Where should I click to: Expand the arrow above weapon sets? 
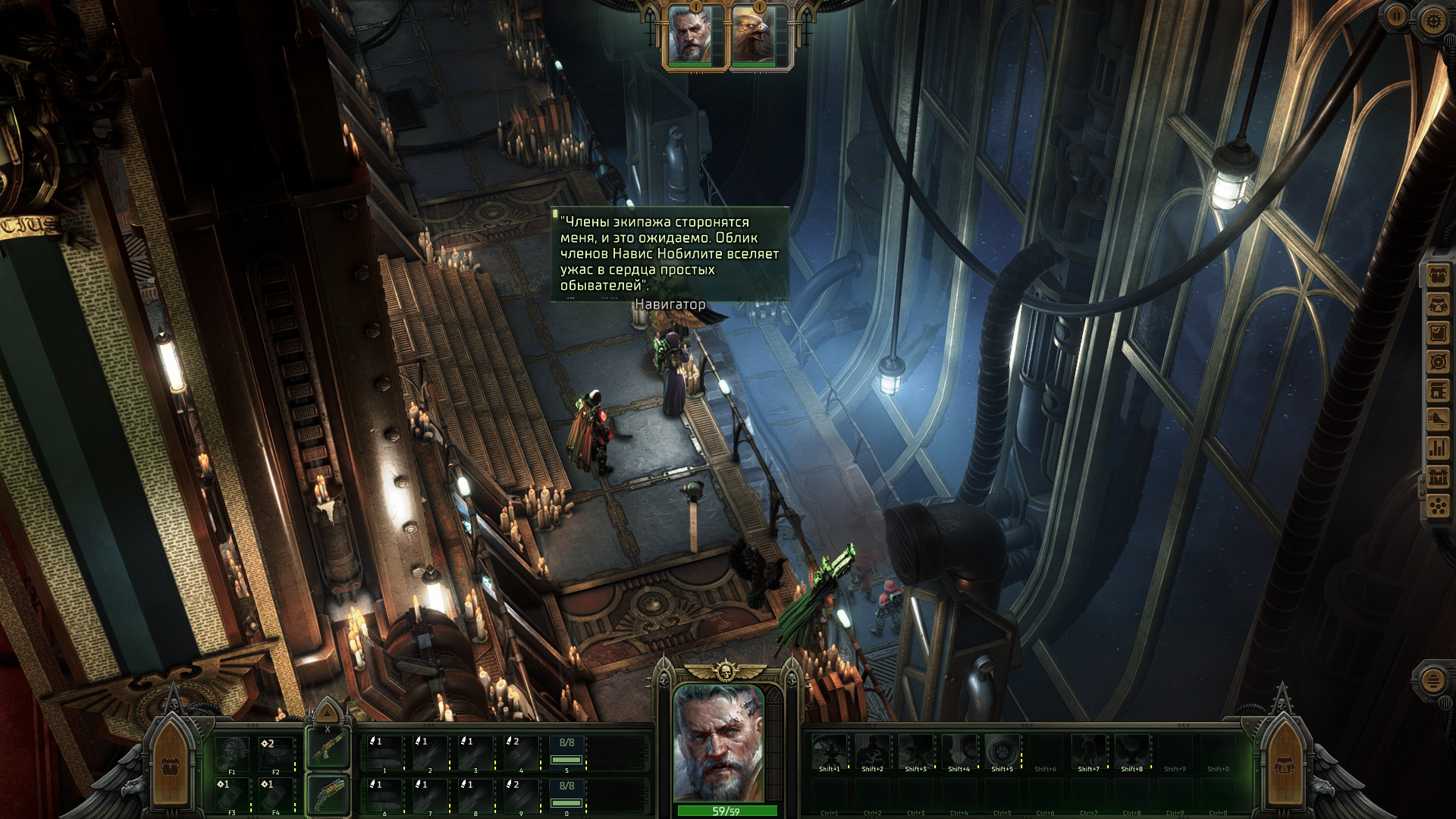tap(328, 714)
